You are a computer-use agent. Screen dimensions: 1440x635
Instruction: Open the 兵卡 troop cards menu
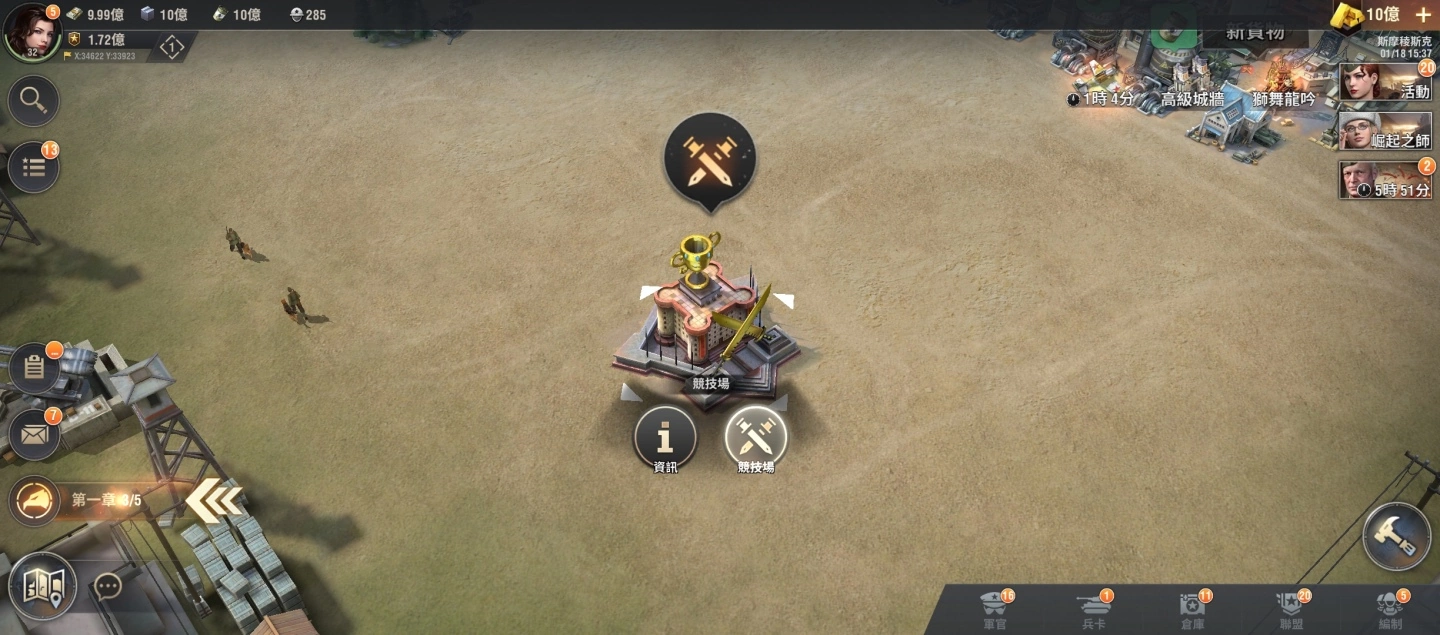click(x=1093, y=609)
